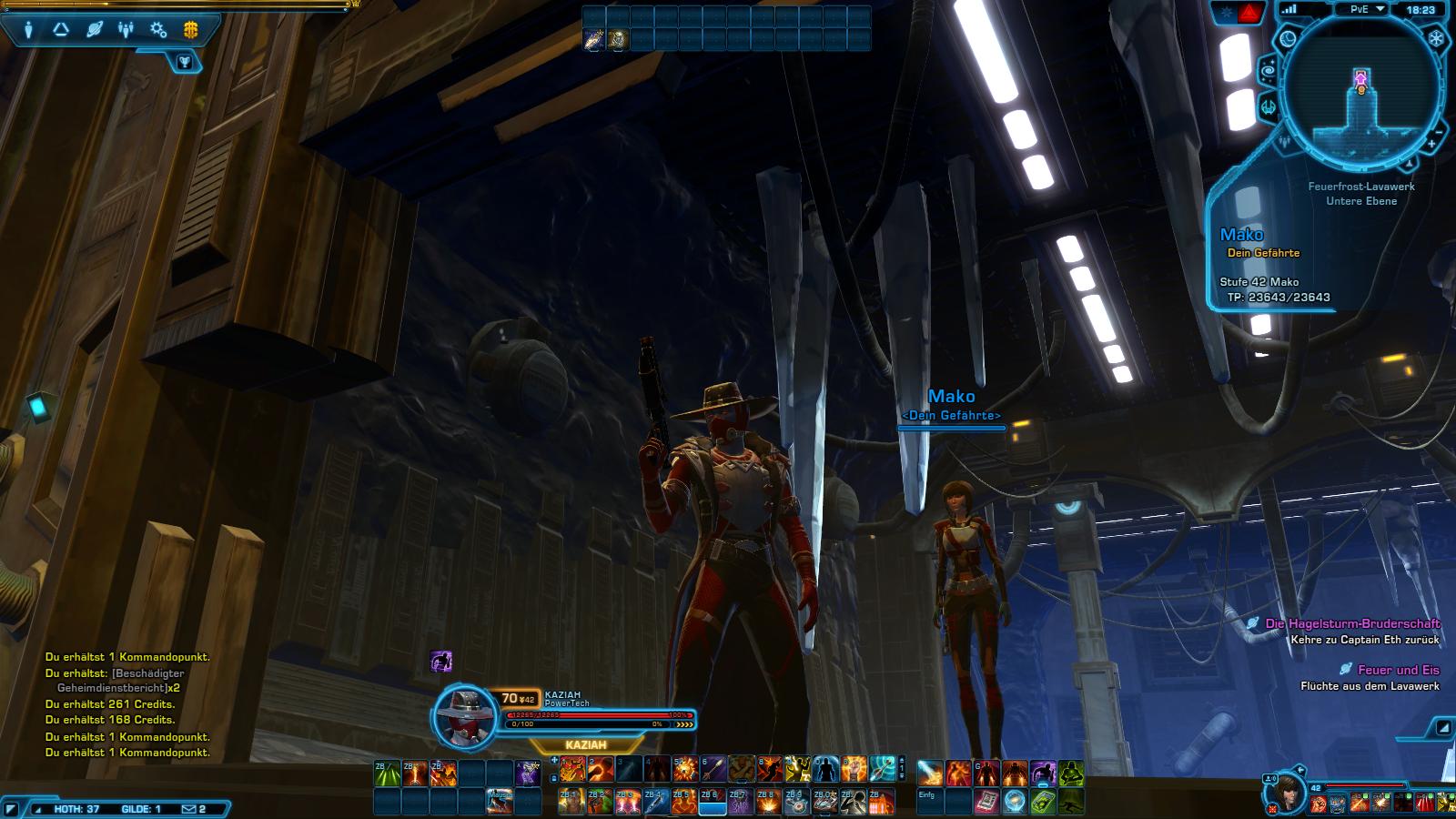The image size is (1456, 819).
Task: Click the purple buff icon above the portrait
Action: coord(441,662)
